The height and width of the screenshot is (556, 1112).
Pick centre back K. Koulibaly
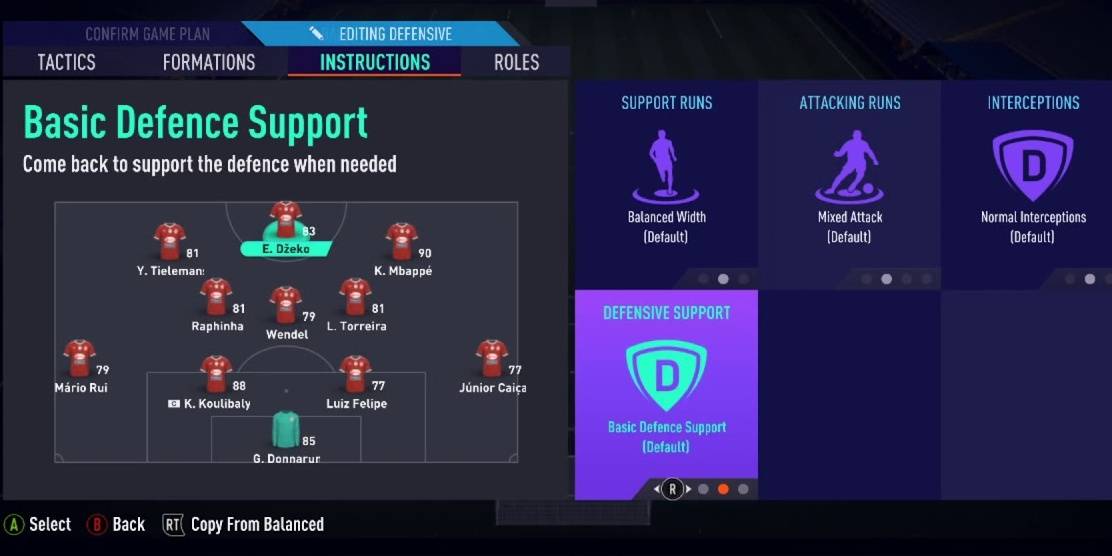pyautogui.click(x=216, y=374)
